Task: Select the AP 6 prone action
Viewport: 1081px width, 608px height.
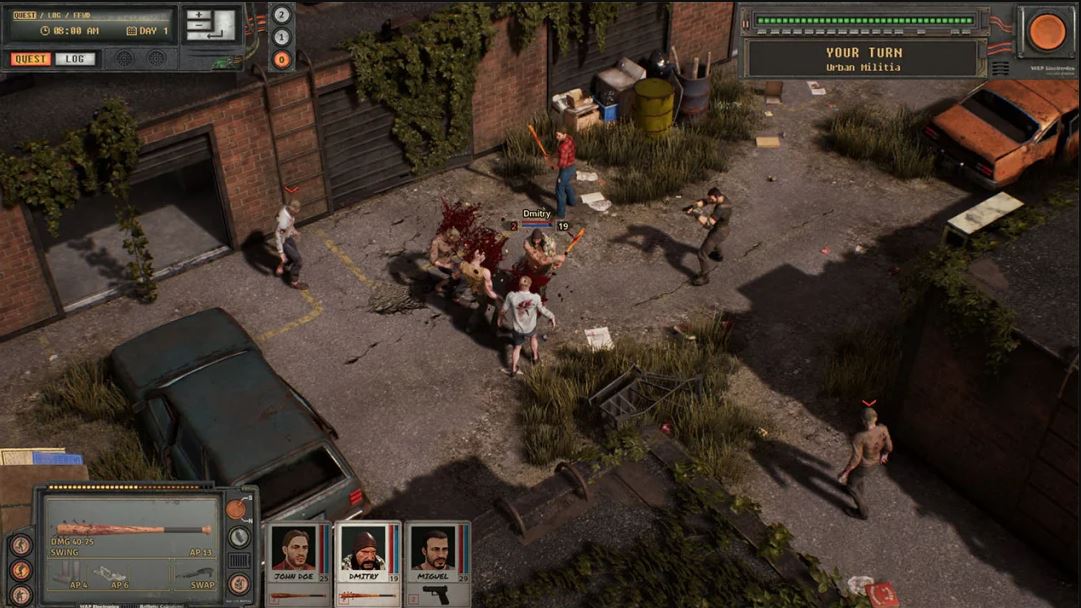Action: [112, 575]
